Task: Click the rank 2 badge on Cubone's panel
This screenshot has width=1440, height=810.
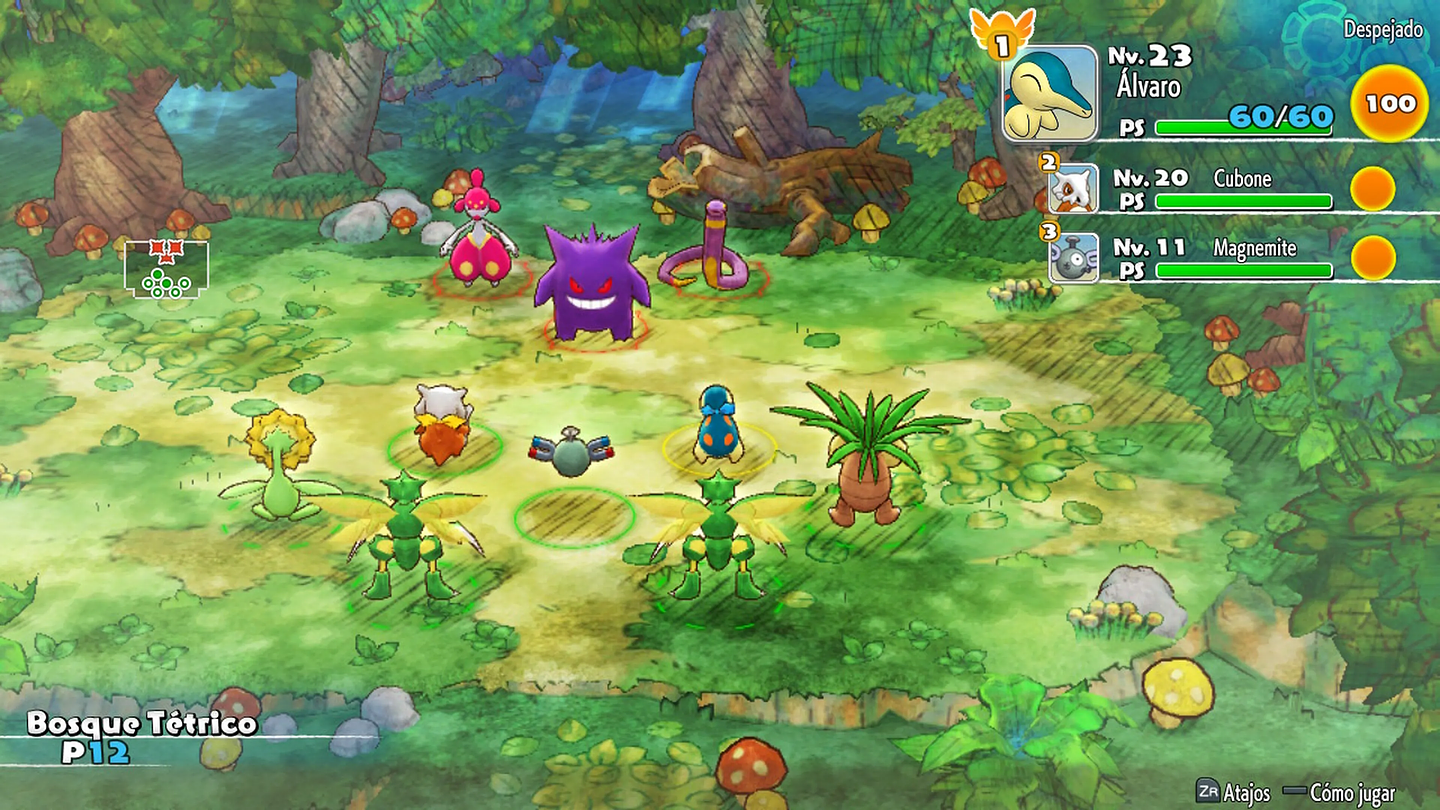Action: click(x=1048, y=163)
